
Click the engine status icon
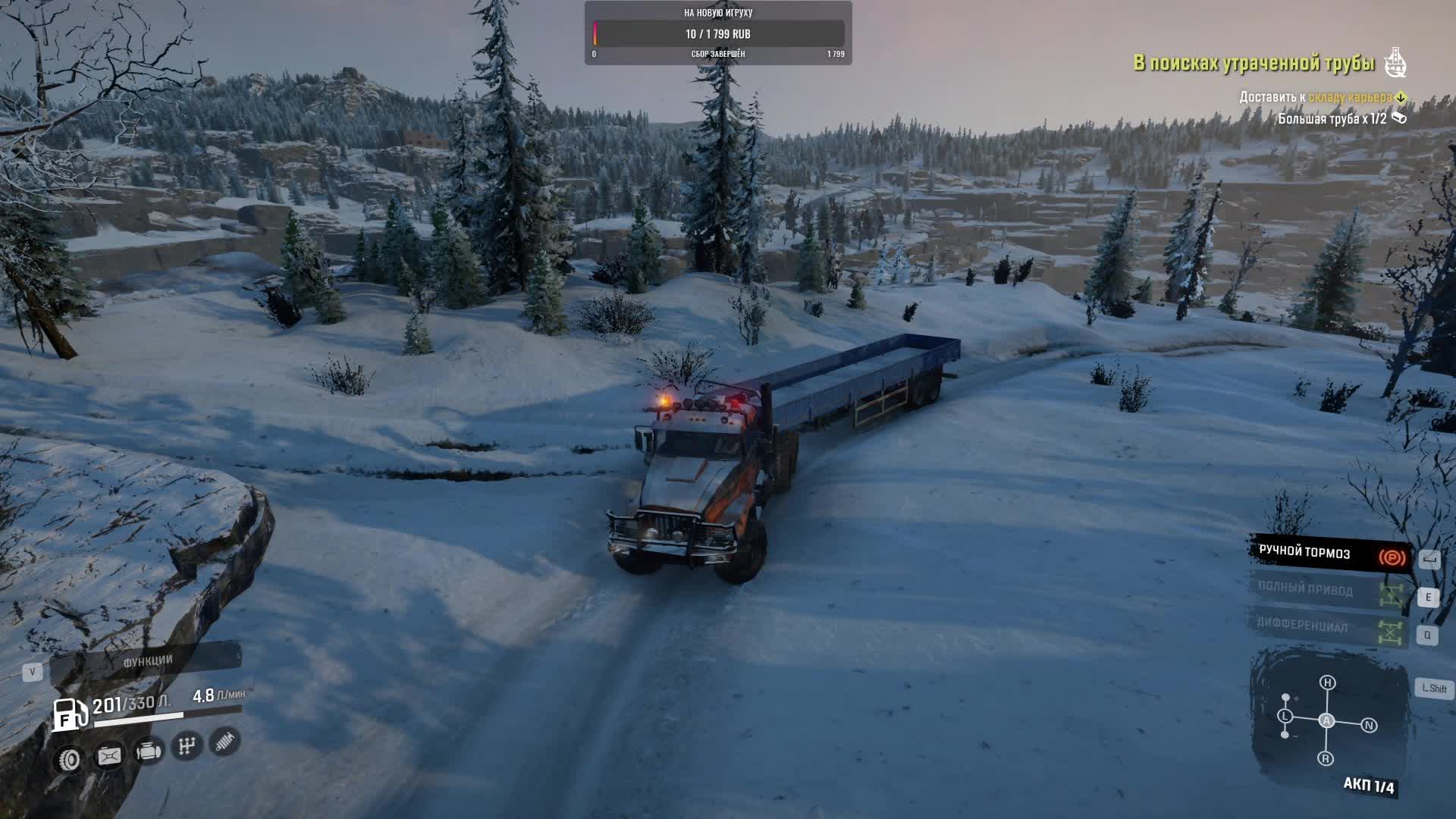click(x=148, y=752)
